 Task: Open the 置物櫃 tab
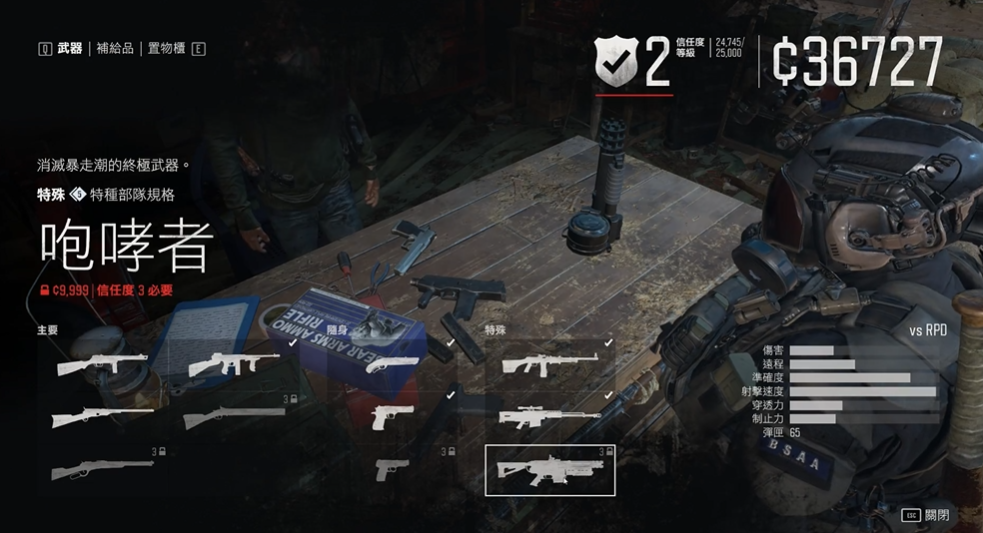tap(167, 48)
